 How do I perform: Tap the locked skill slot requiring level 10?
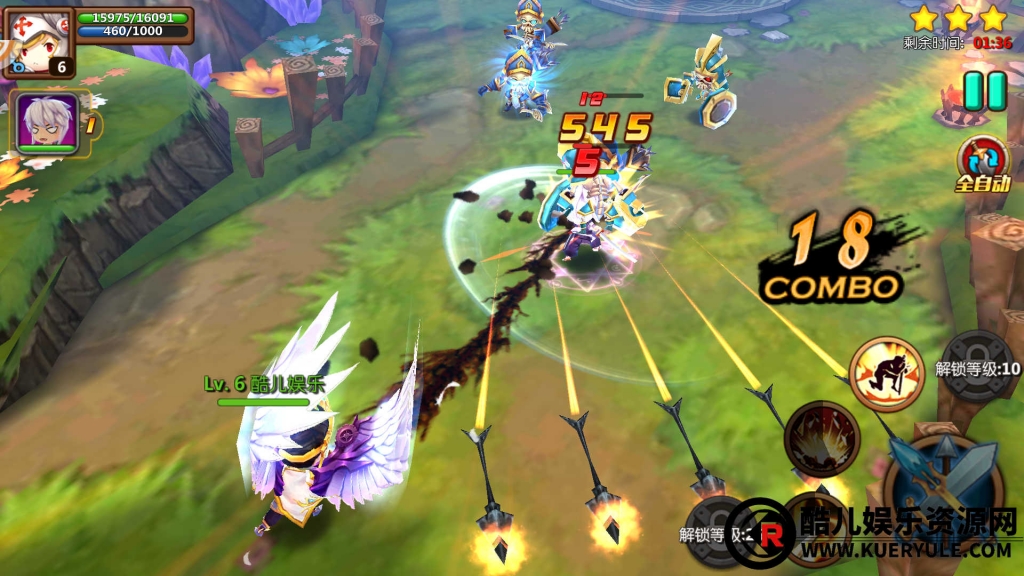tap(979, 368)
